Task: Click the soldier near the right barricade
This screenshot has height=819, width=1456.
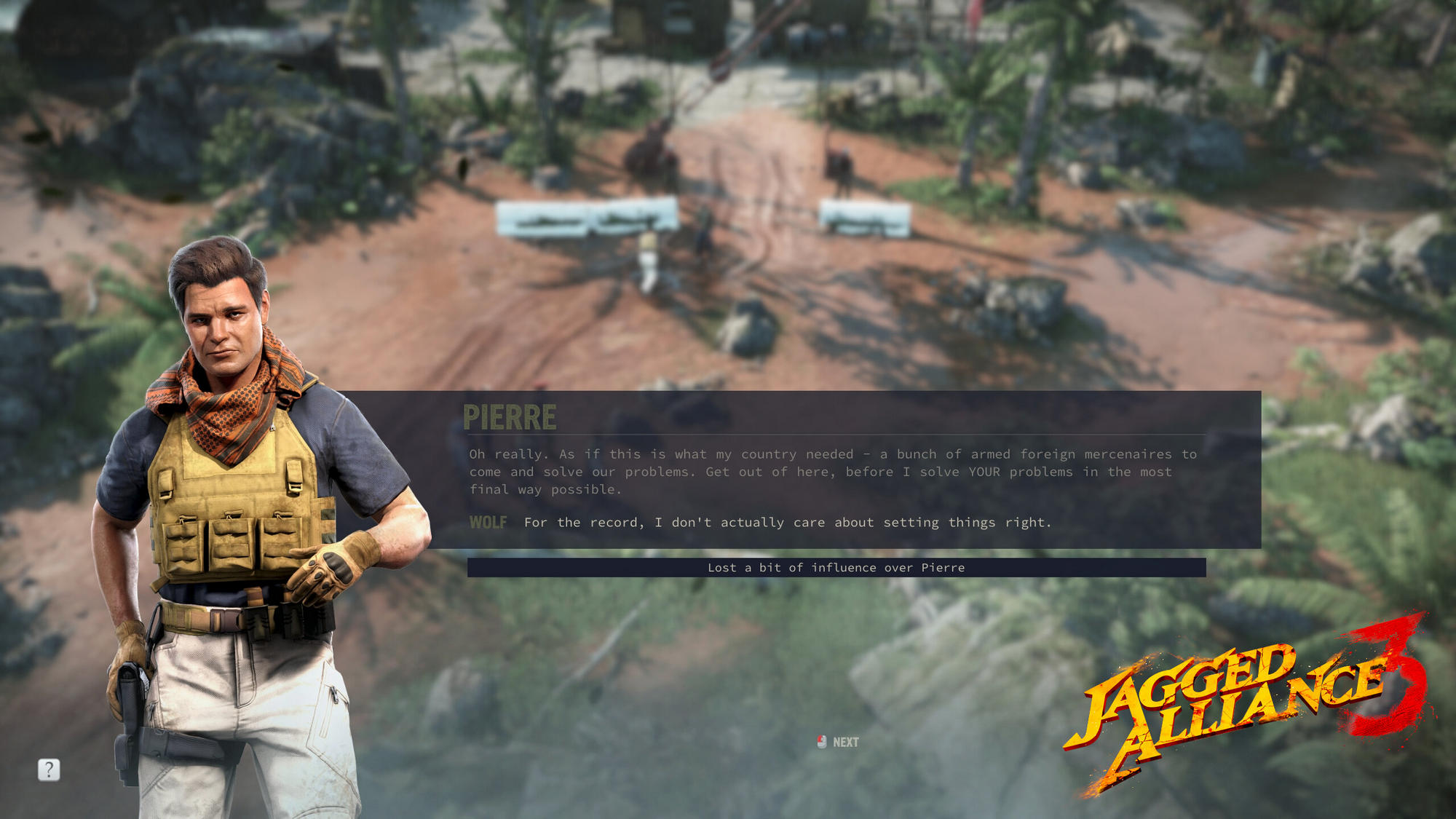Action: (842, 171)
